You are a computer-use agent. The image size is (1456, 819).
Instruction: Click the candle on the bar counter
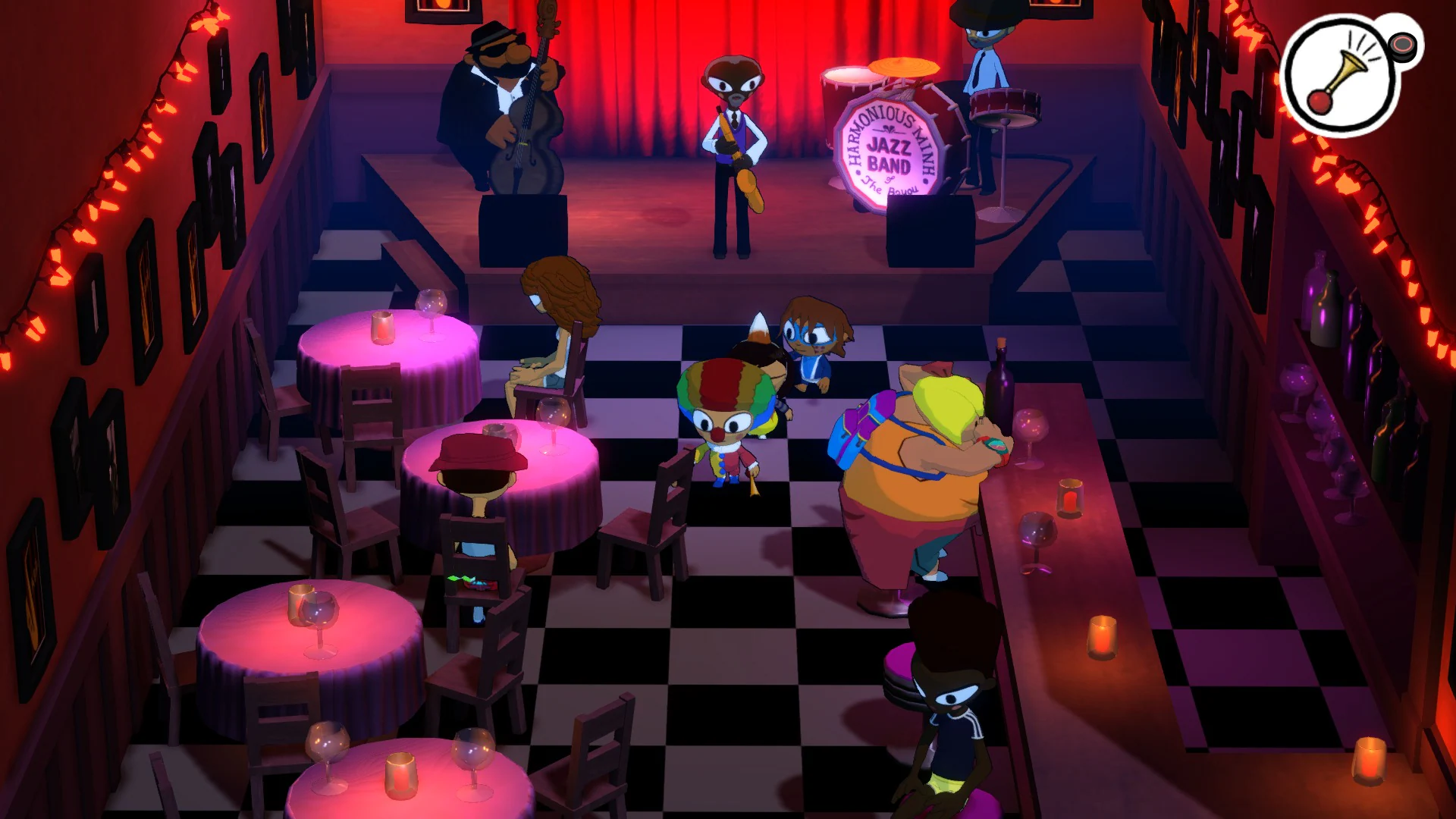click(1071, 496)
